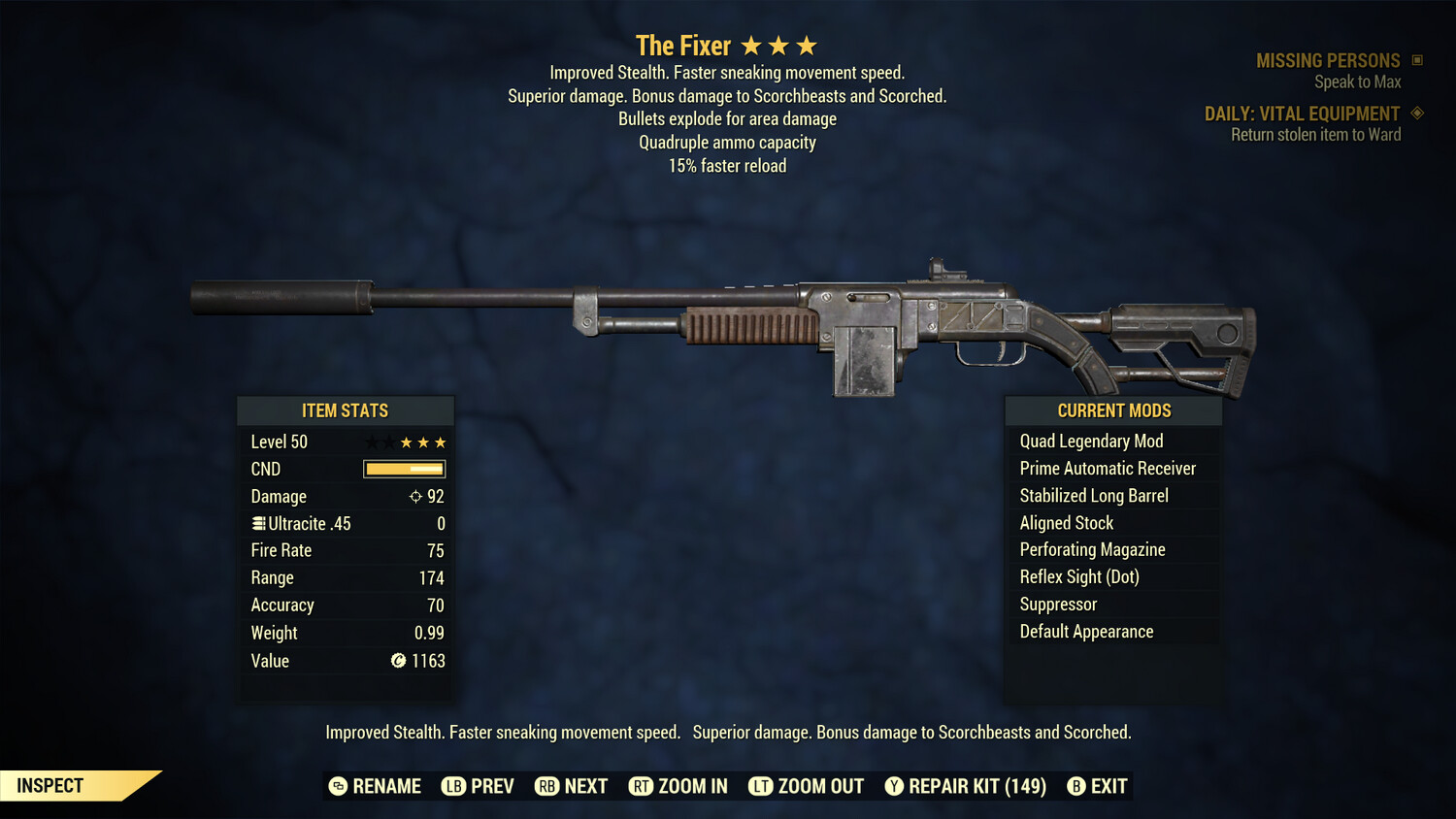Click the B button glyph next to Exit
1456x819 pixels.
pyautogui.click(x=1075, y=786)
